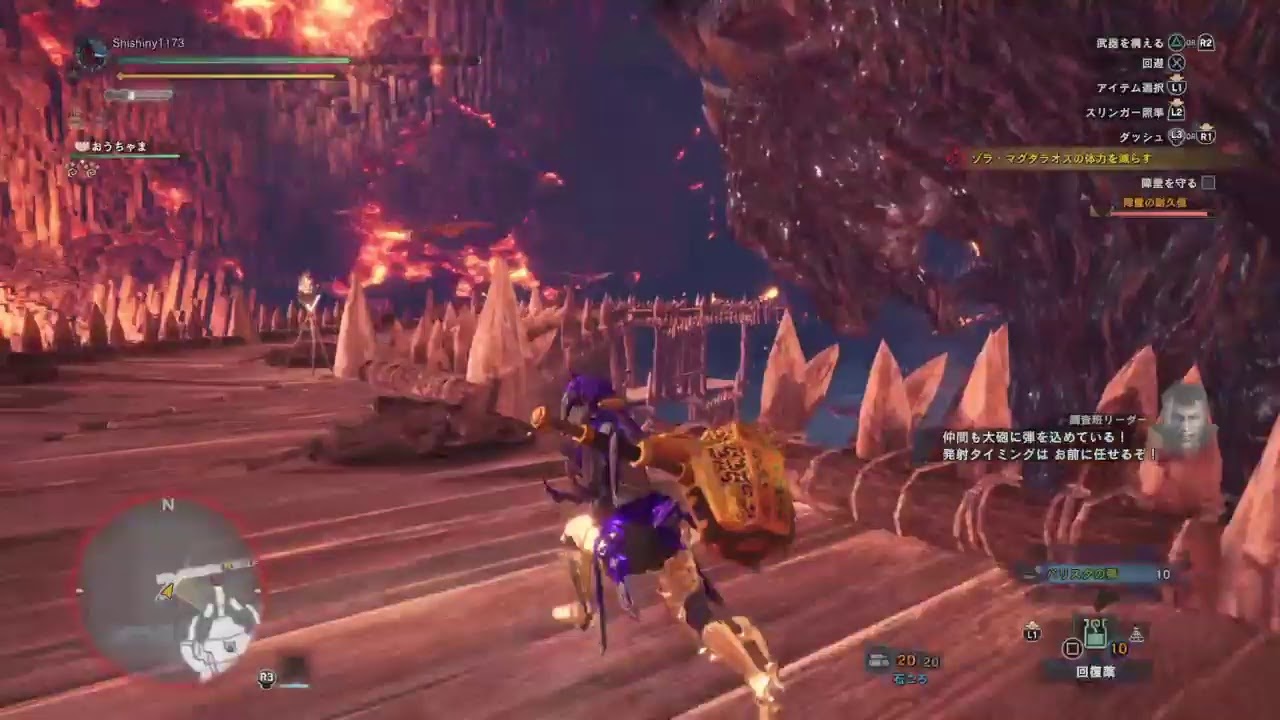1280x720 pixels.
Task: Click the ✕ dodge (回避) button icon
Action: tap(1177, 62)
